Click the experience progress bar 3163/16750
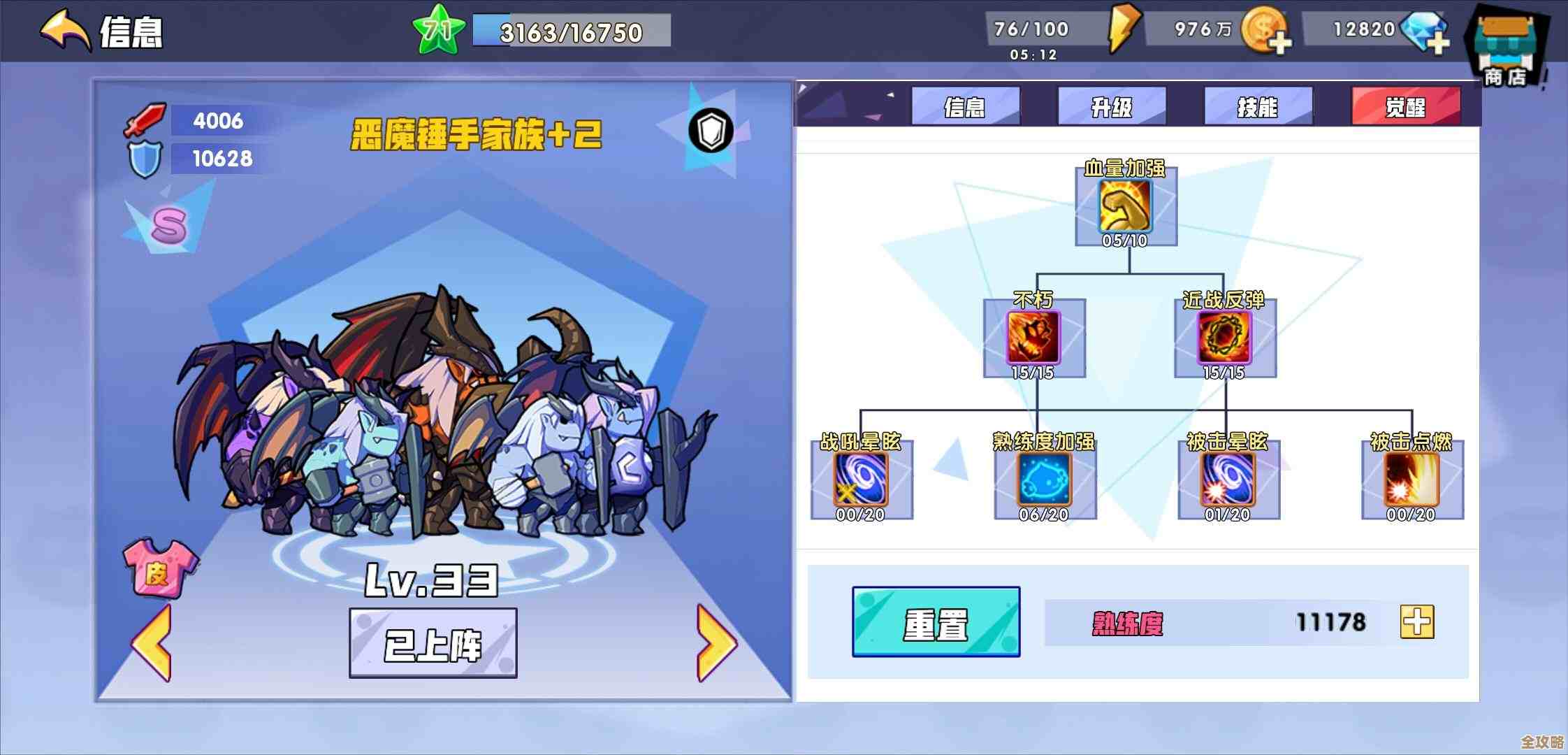 pyautogui.click(x=569, y=31)
